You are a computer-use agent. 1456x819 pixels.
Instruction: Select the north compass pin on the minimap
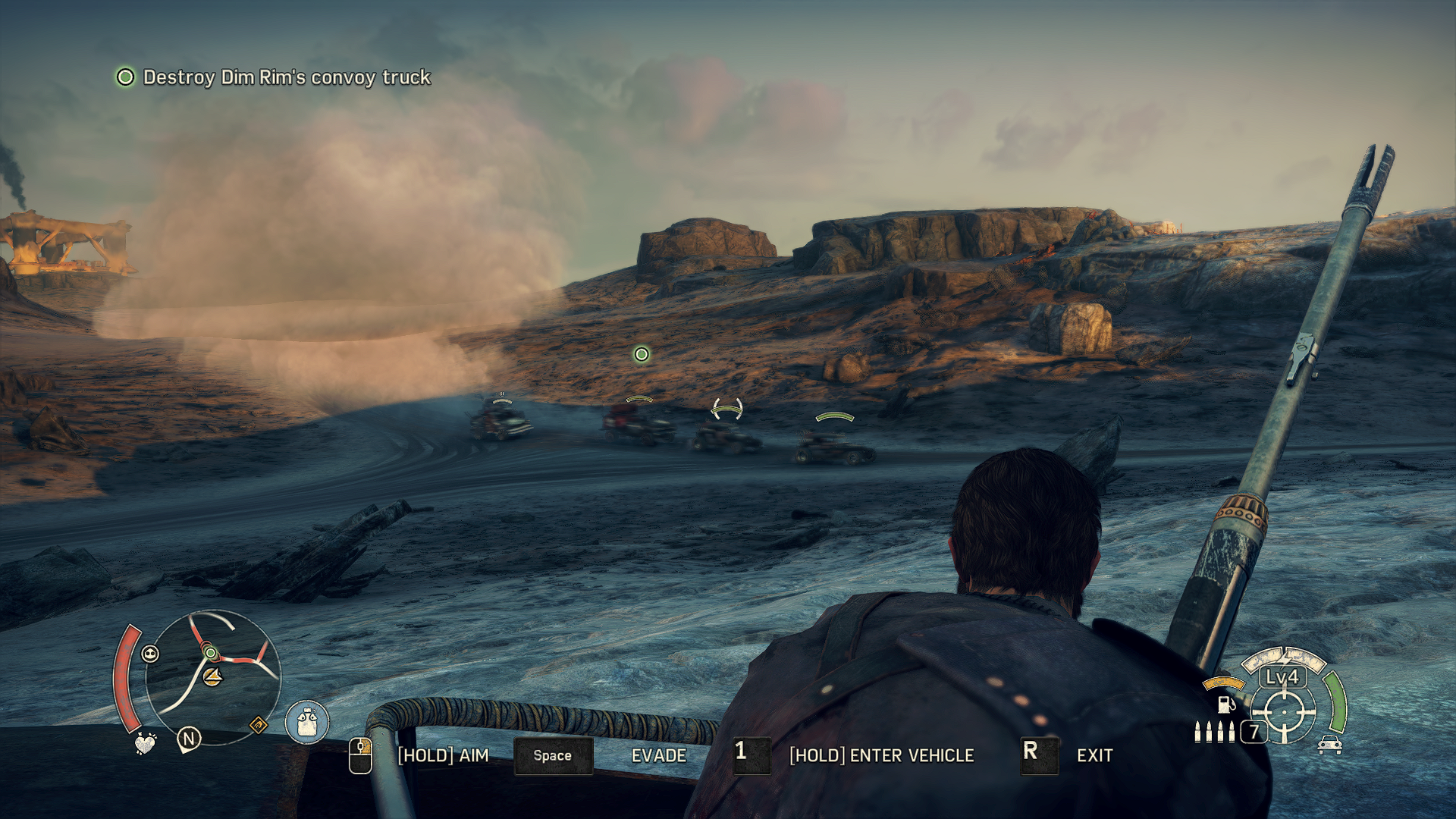[x=189, y=739]
